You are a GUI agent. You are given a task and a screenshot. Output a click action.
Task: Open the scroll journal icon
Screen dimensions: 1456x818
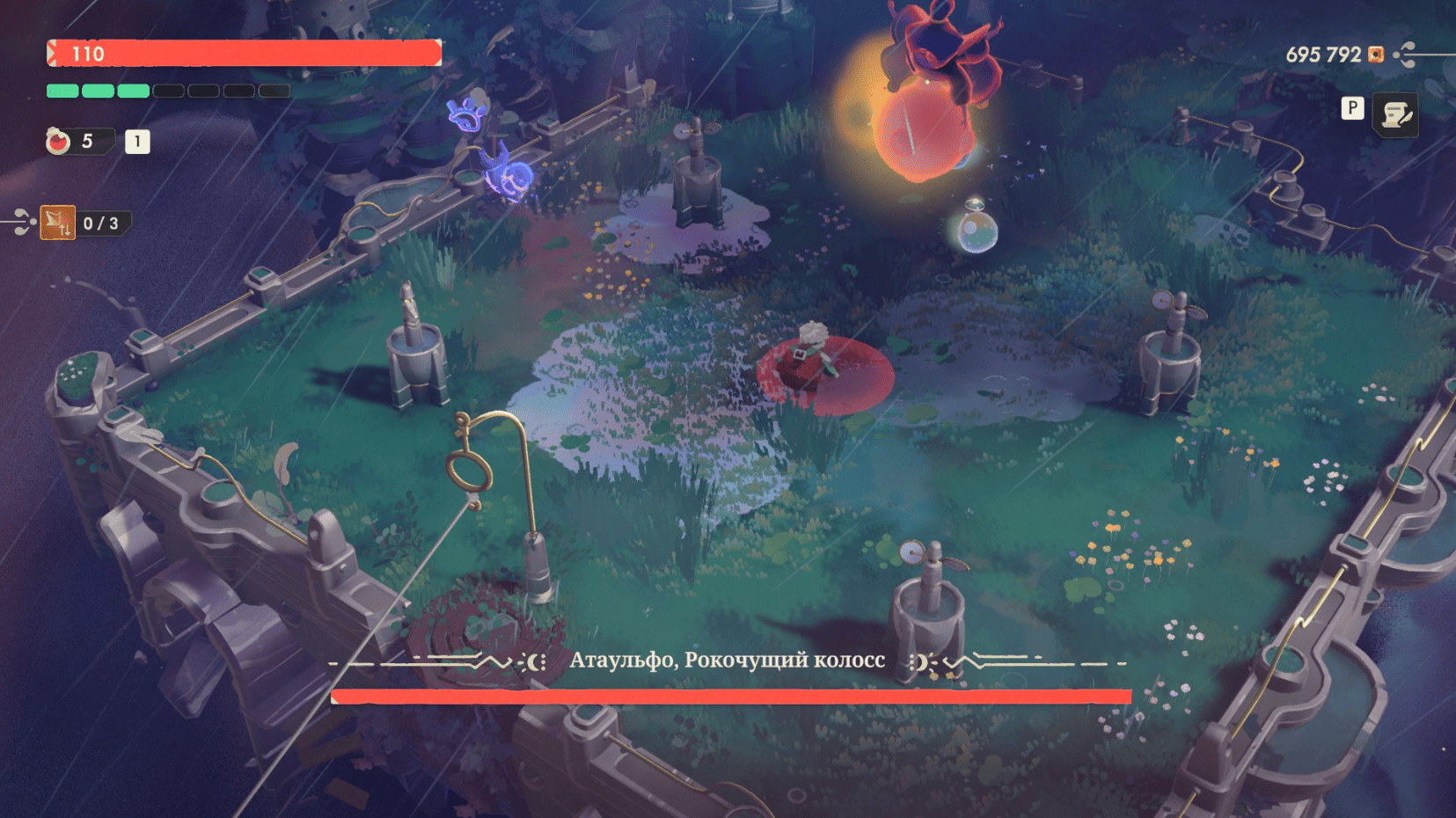coord(1395,114)
